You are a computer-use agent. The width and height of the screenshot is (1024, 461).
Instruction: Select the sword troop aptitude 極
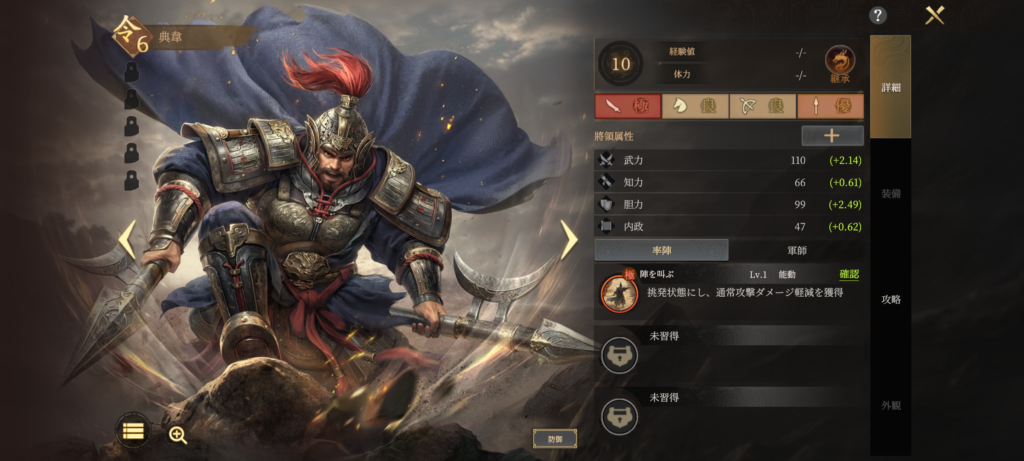tap(627, 106)
